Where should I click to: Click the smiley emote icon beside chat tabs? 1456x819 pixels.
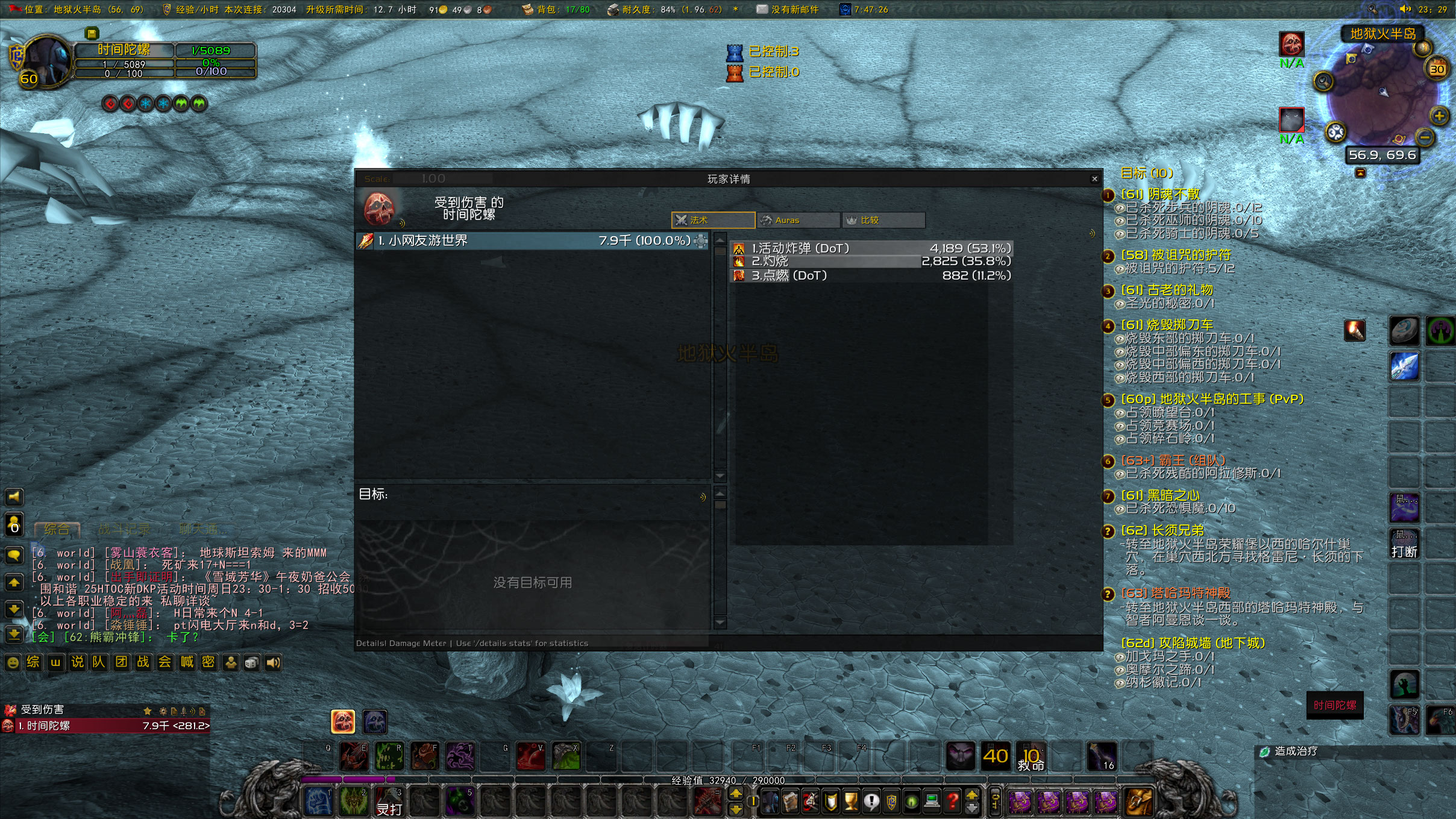coord(12,662)
